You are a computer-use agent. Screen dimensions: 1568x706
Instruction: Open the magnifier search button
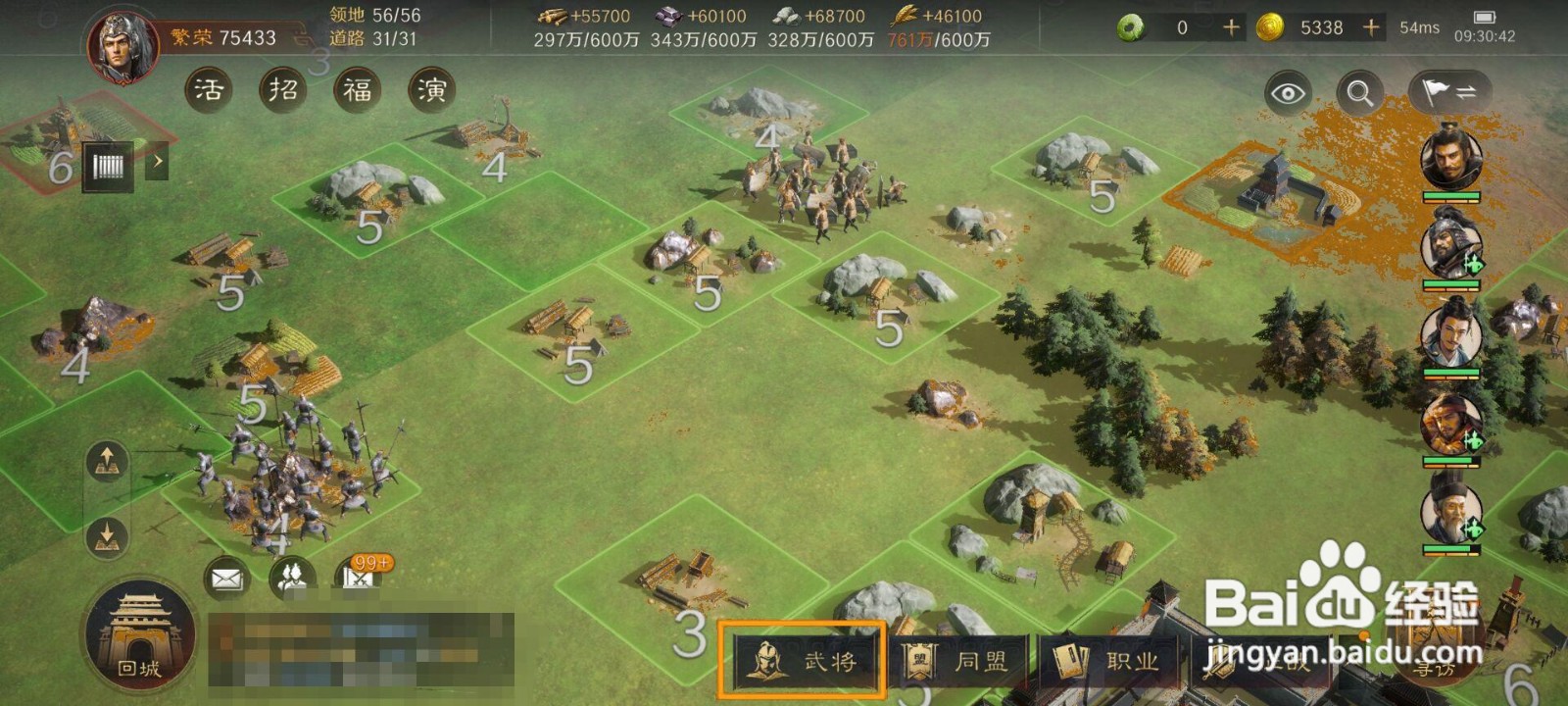(1360, 93)
